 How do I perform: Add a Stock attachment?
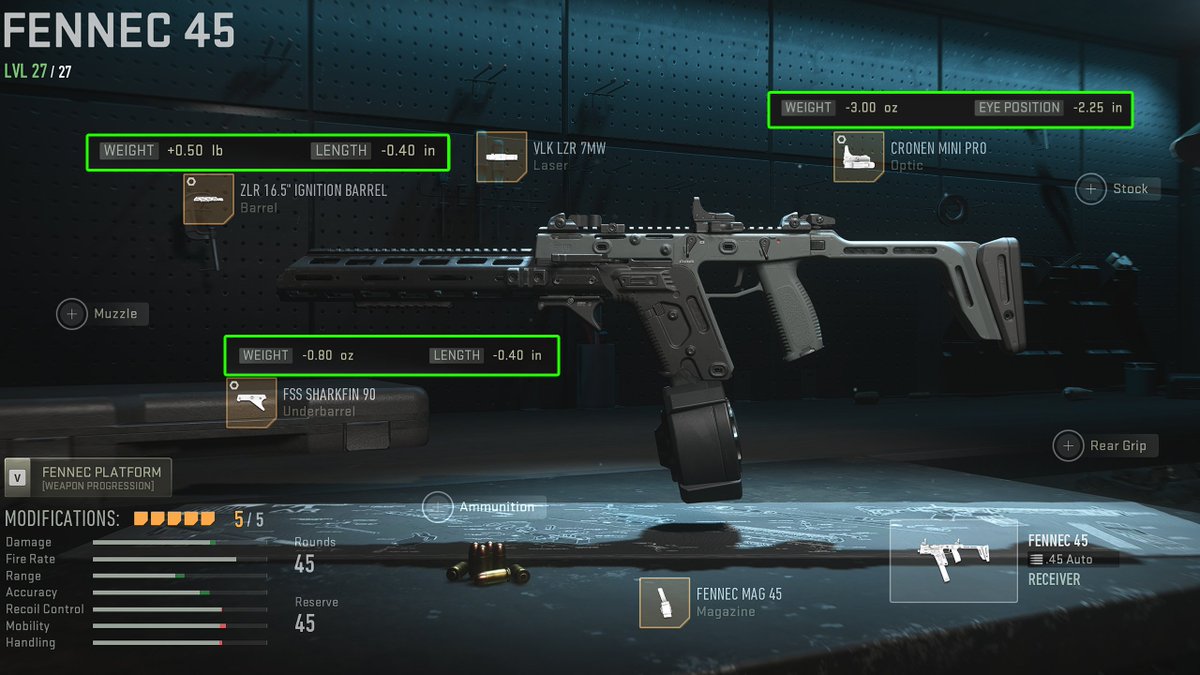point(1091,189)
